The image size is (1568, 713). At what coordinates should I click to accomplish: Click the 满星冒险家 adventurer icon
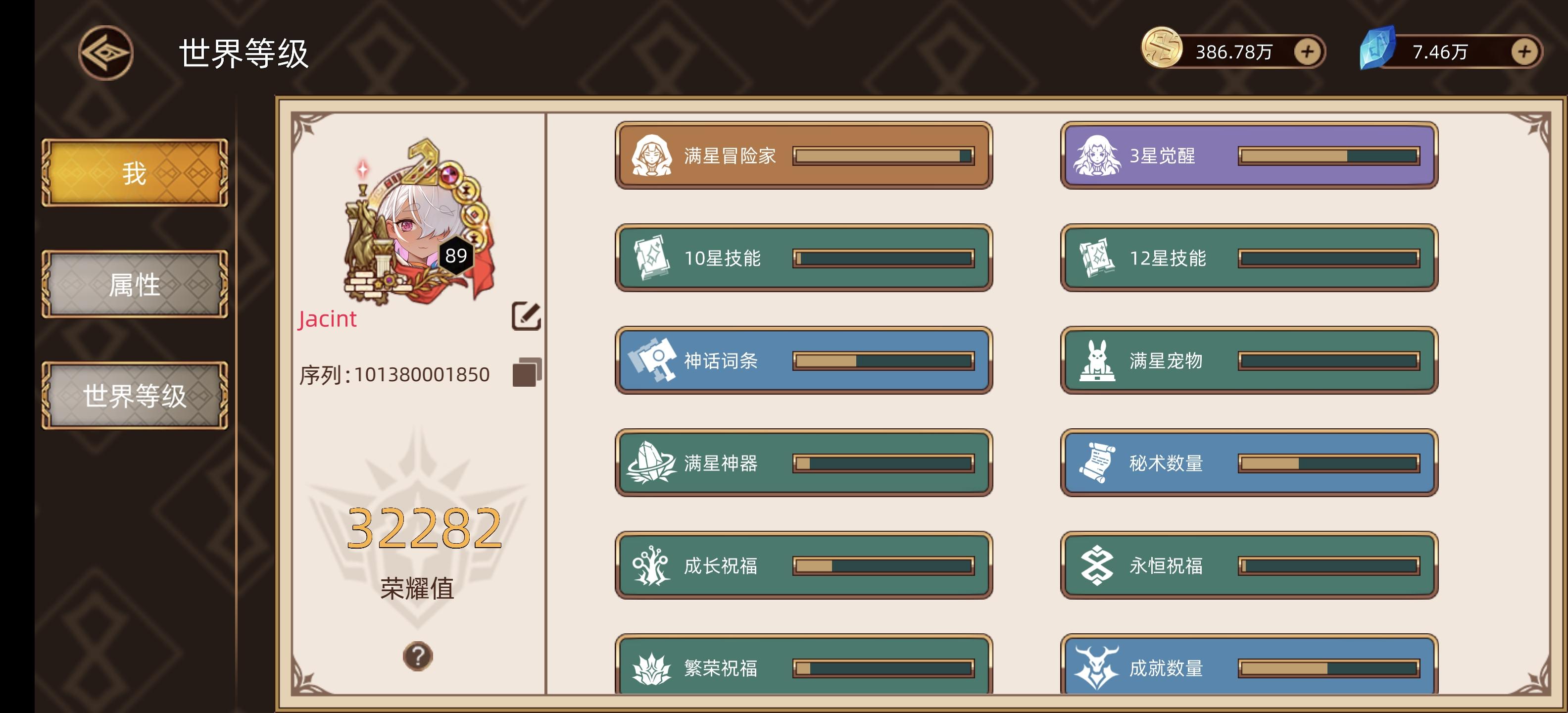[654, 156]
